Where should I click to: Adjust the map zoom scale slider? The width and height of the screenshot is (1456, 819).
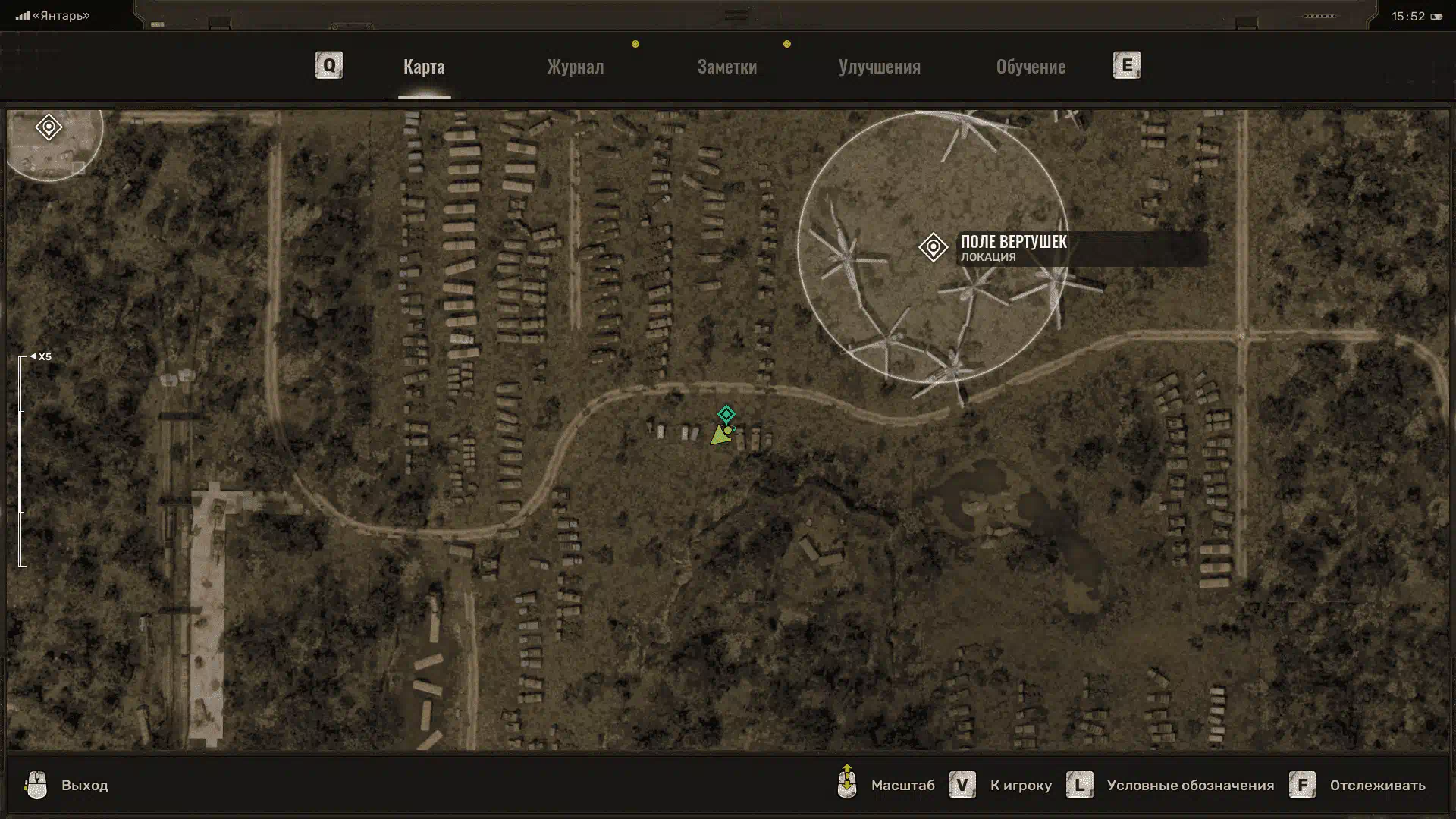point(22,460)
